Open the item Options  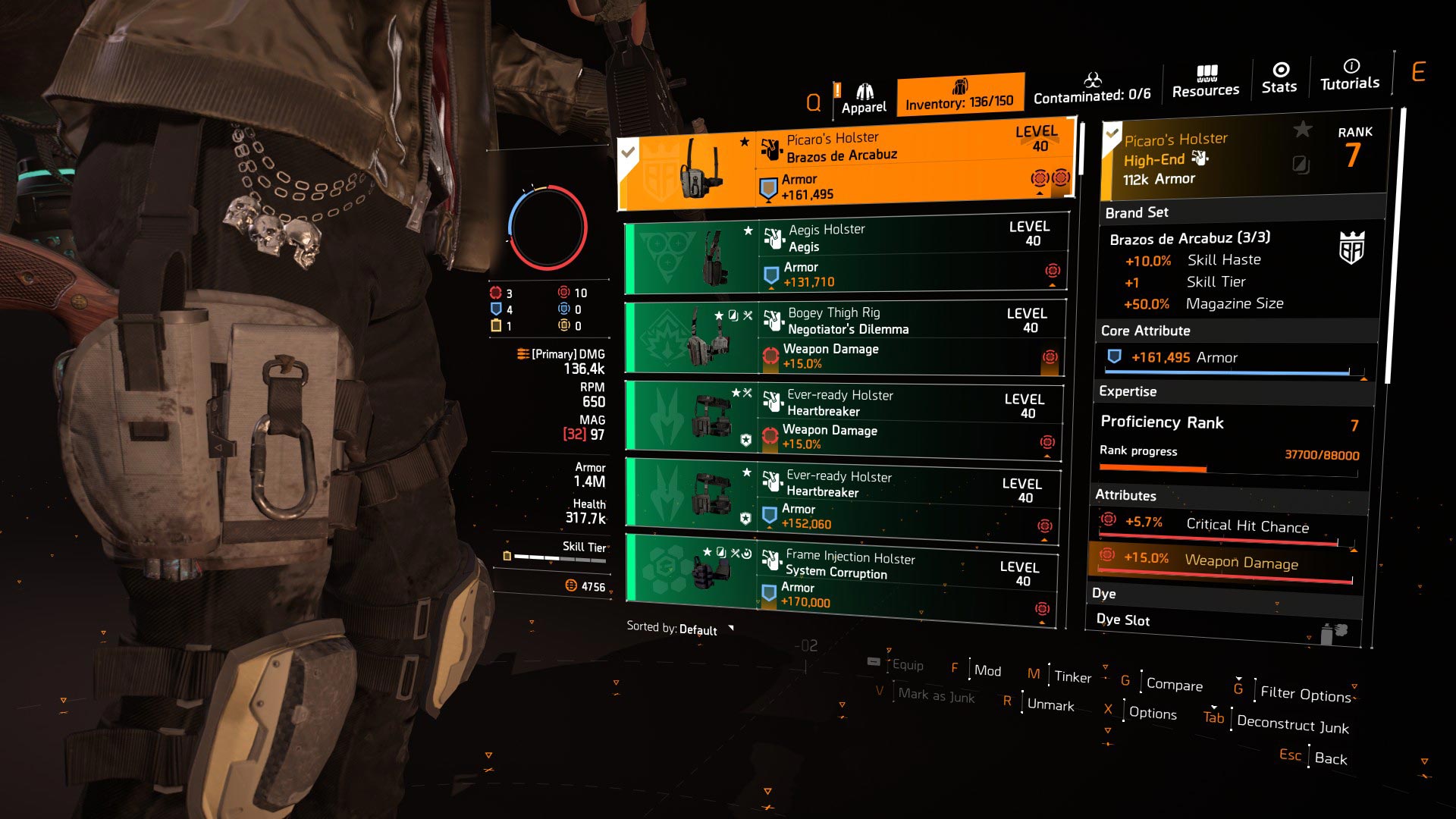pyautogui.click(x=1152, y=713)
